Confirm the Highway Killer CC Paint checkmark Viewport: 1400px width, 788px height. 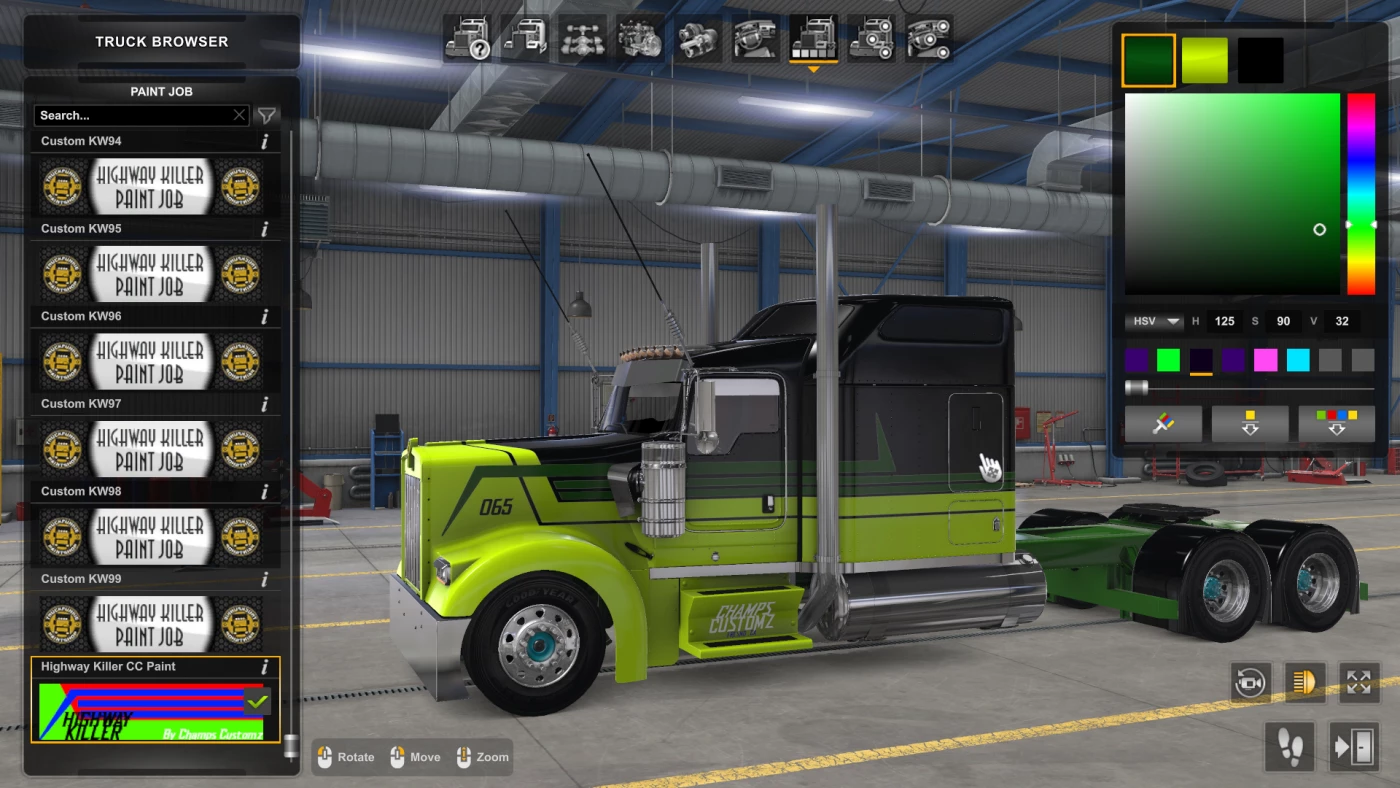[258, 701]
